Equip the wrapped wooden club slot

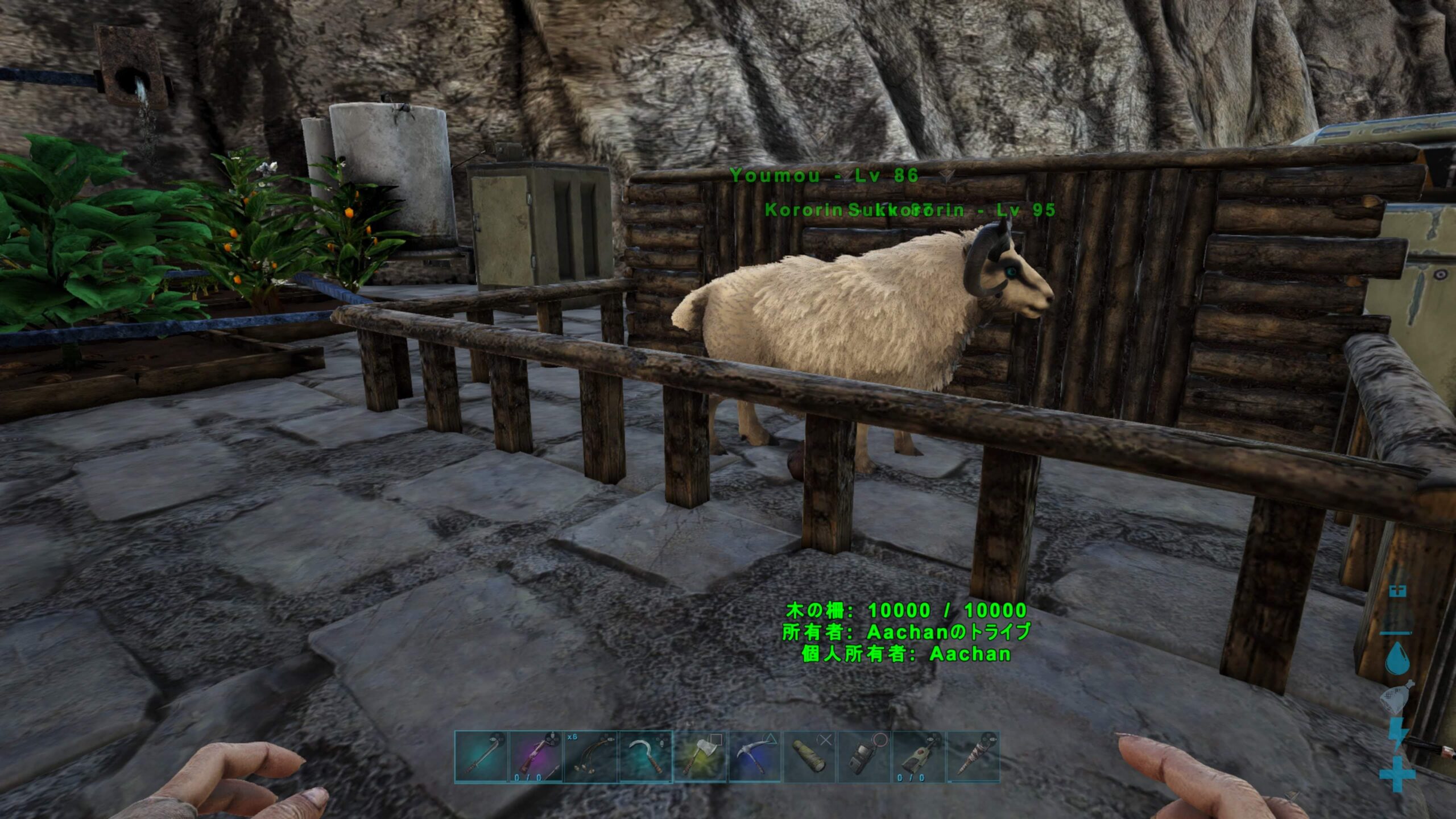pyautogui.click(x=973, y=757)
